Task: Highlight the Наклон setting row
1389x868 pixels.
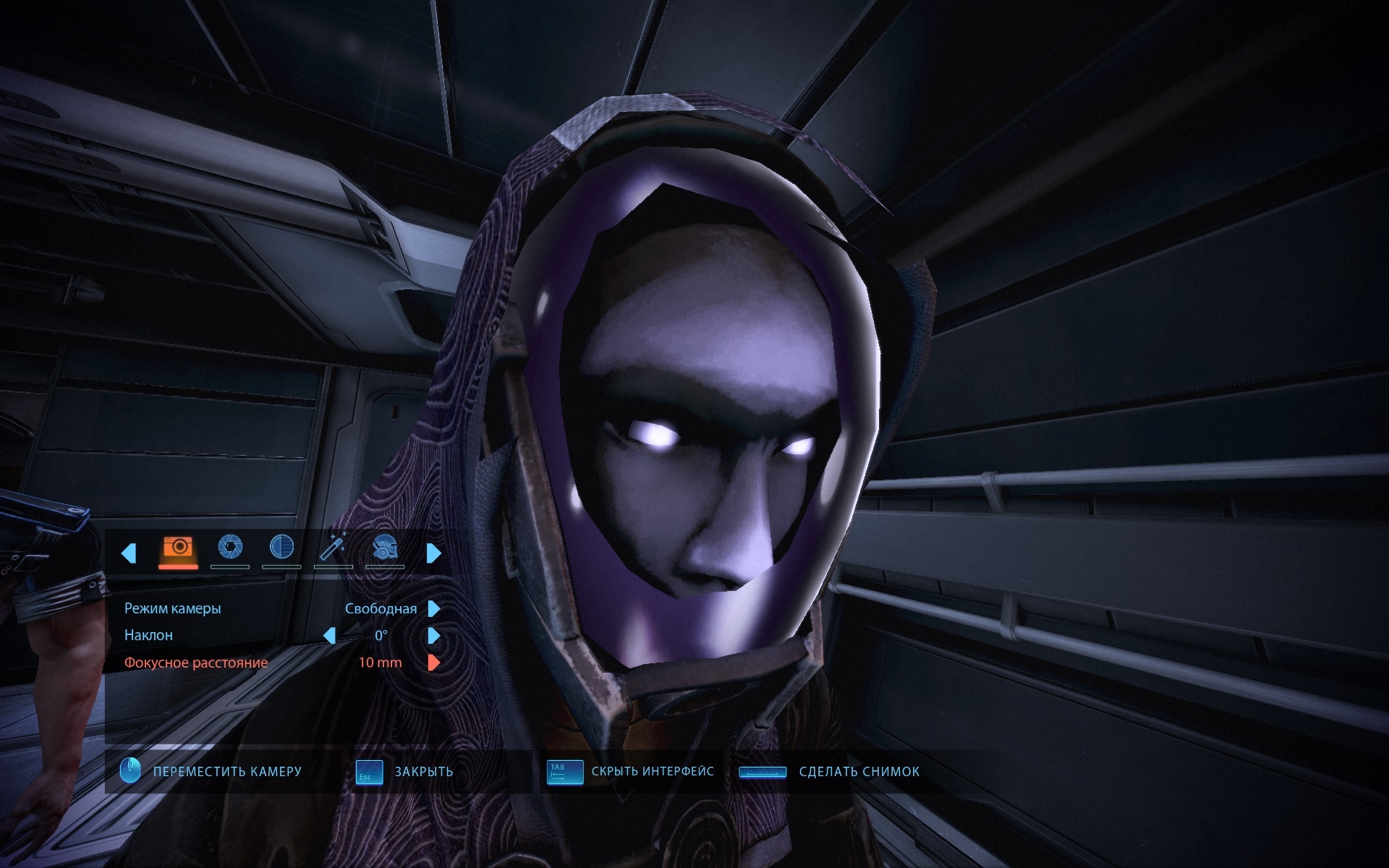Action: pyautogui.click(x=149, y=636)
